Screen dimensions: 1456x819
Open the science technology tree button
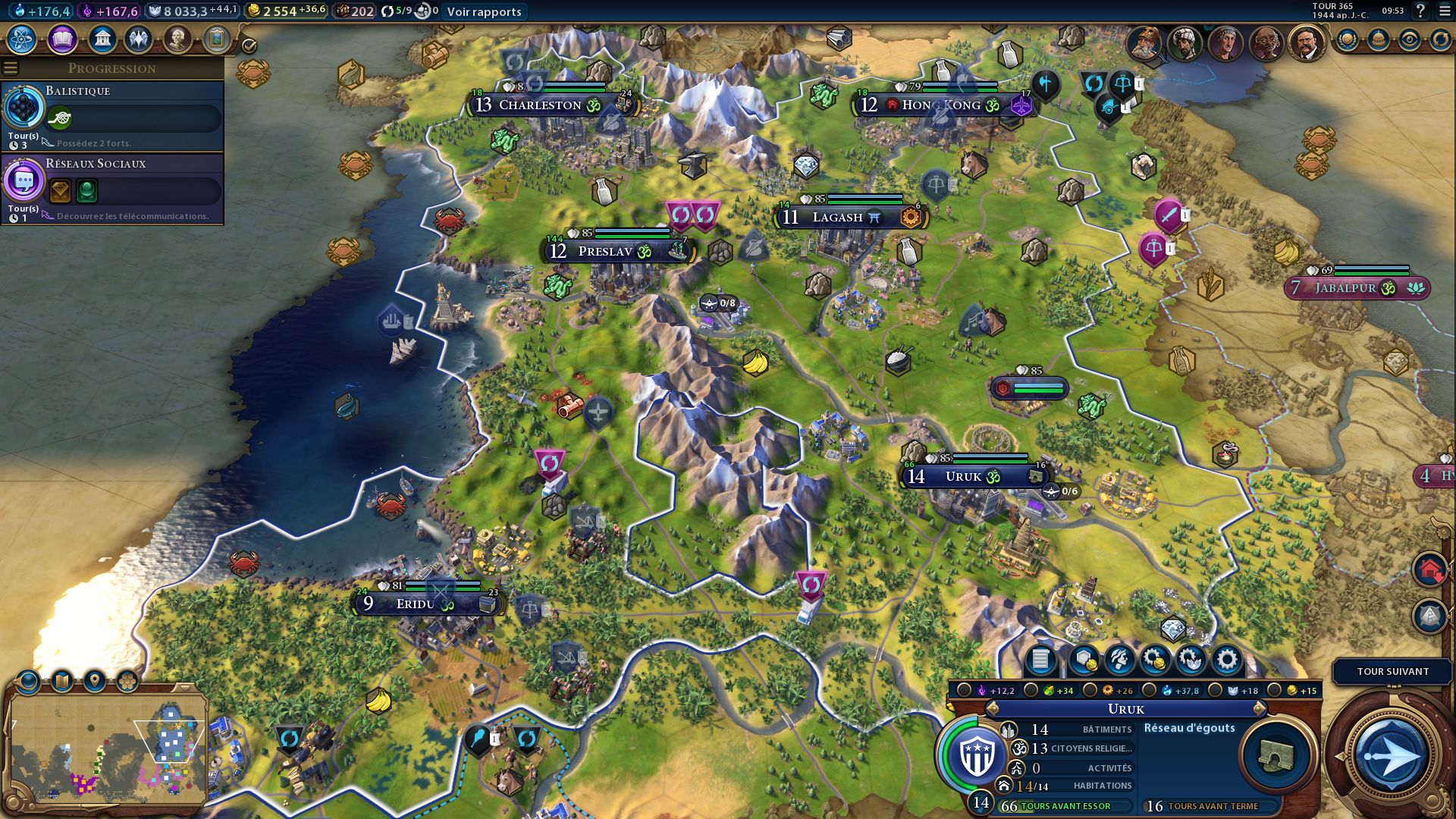tap(22, 39)
